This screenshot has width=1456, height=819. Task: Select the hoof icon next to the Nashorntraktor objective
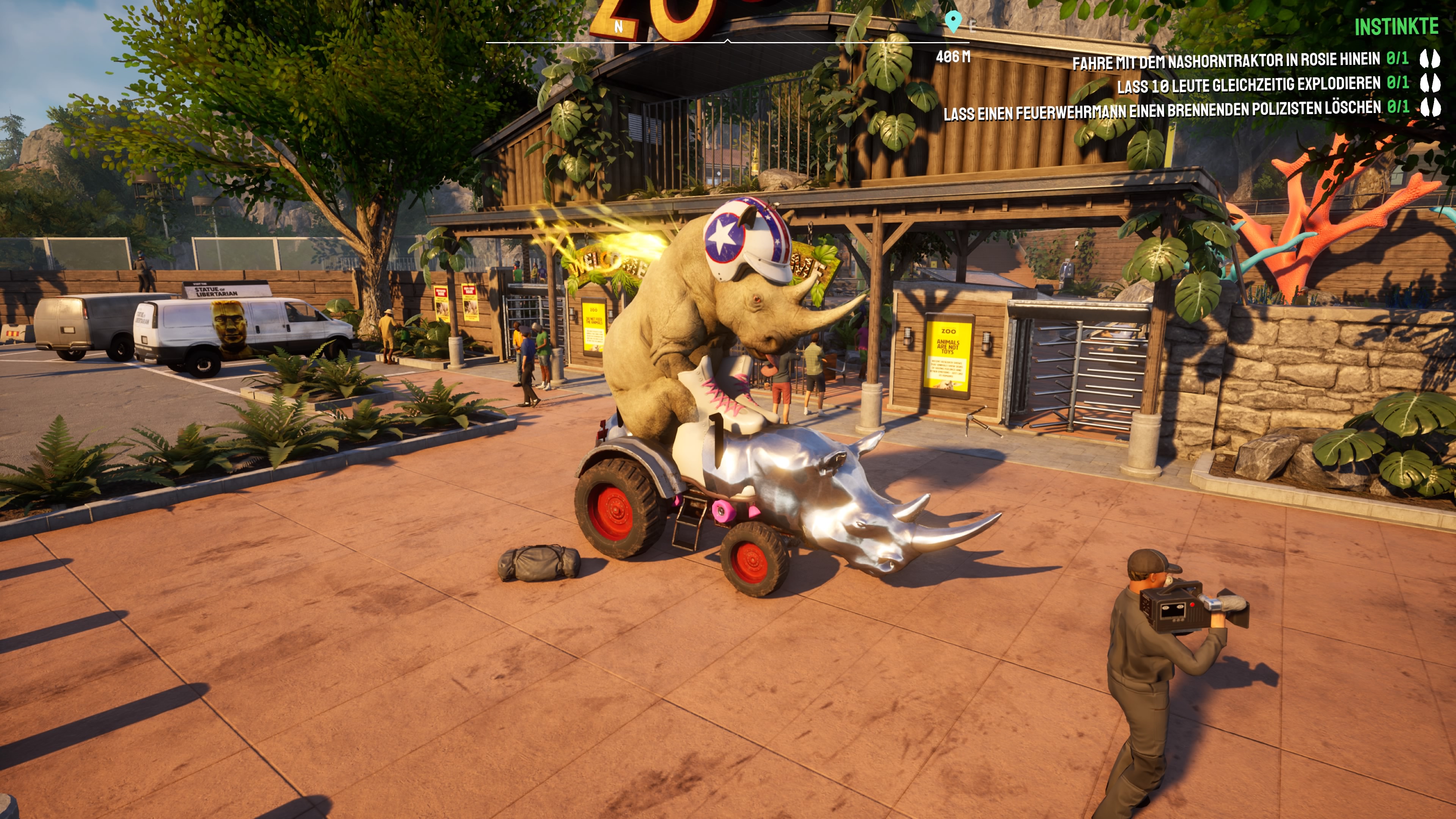point(1431,59)
